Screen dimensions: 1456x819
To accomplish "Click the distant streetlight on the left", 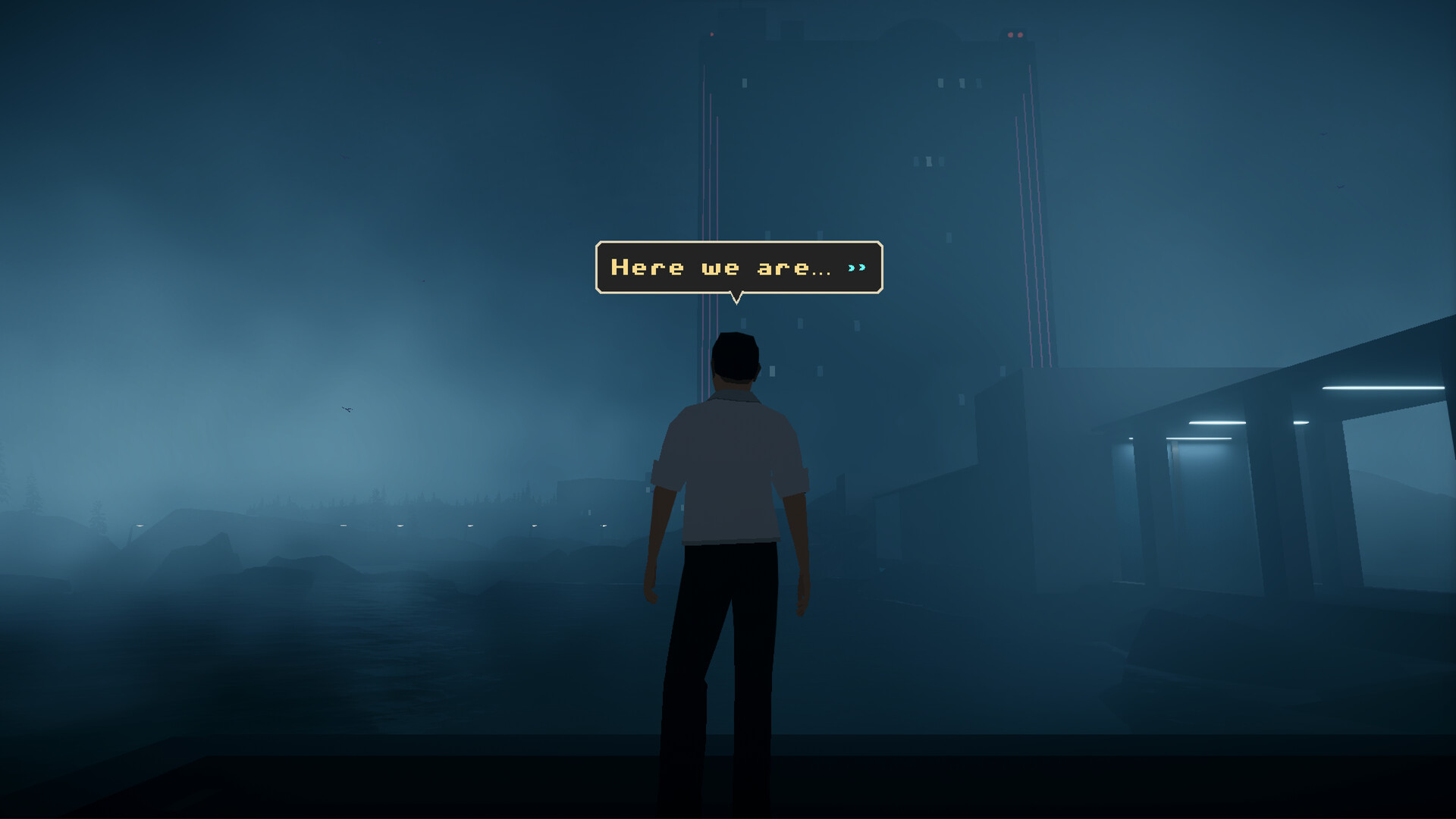I will click(141, 526).
